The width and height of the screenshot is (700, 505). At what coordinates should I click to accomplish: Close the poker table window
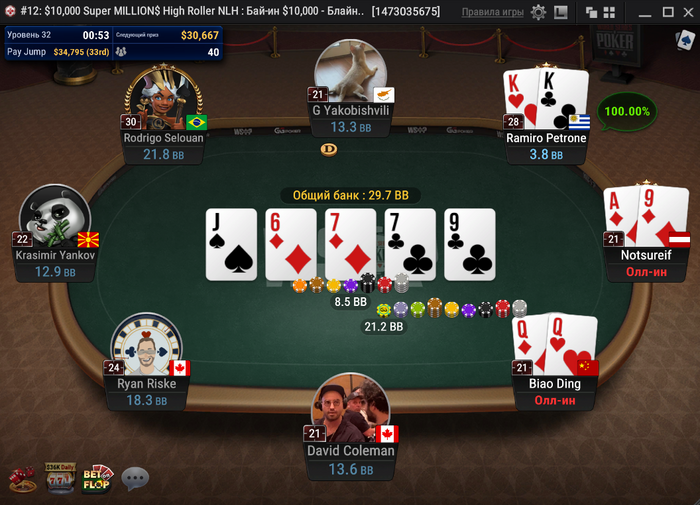(x=688, y=12)
